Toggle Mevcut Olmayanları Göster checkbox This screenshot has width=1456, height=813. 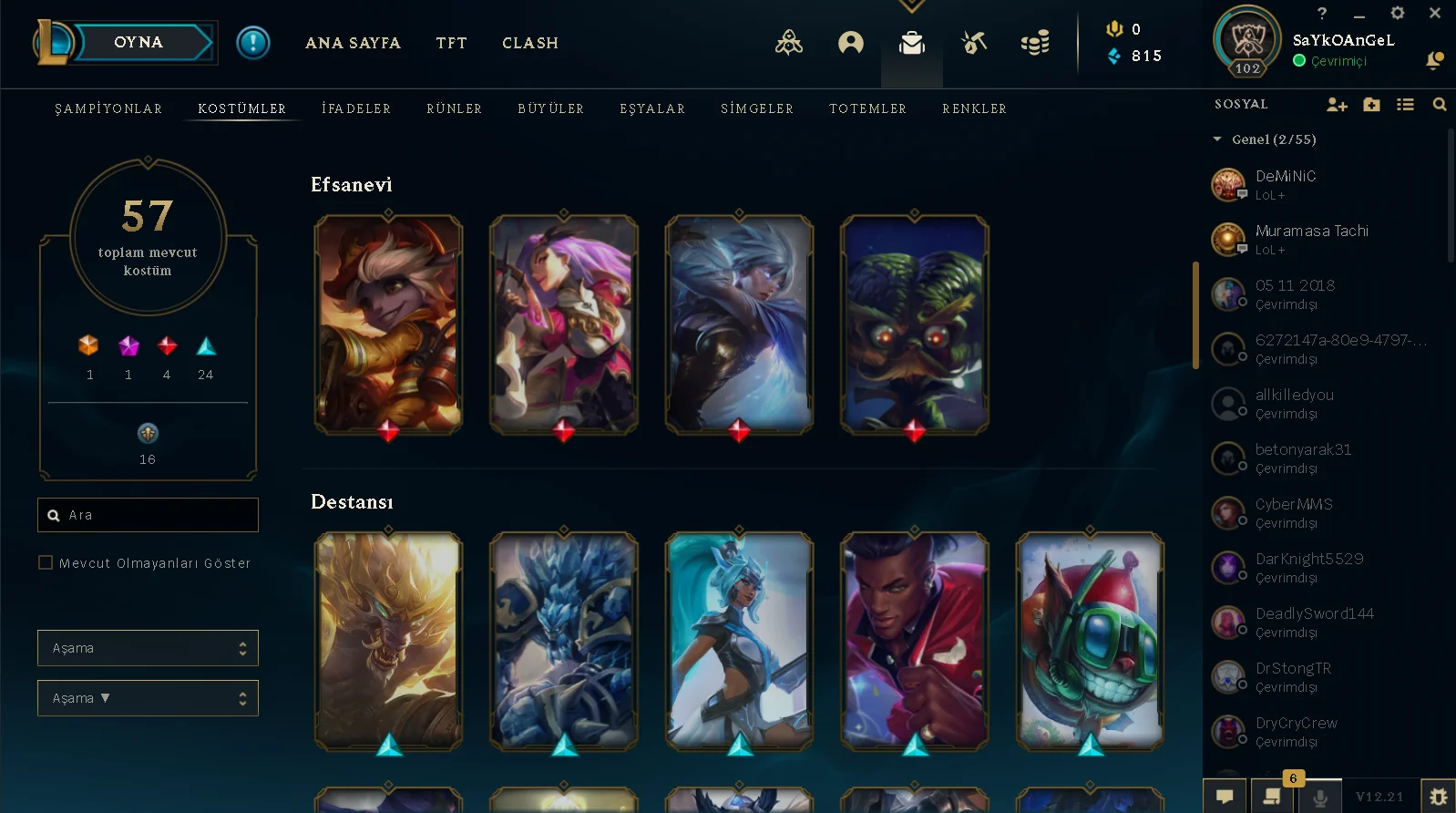pyautogui.click(x=46, y=562)
